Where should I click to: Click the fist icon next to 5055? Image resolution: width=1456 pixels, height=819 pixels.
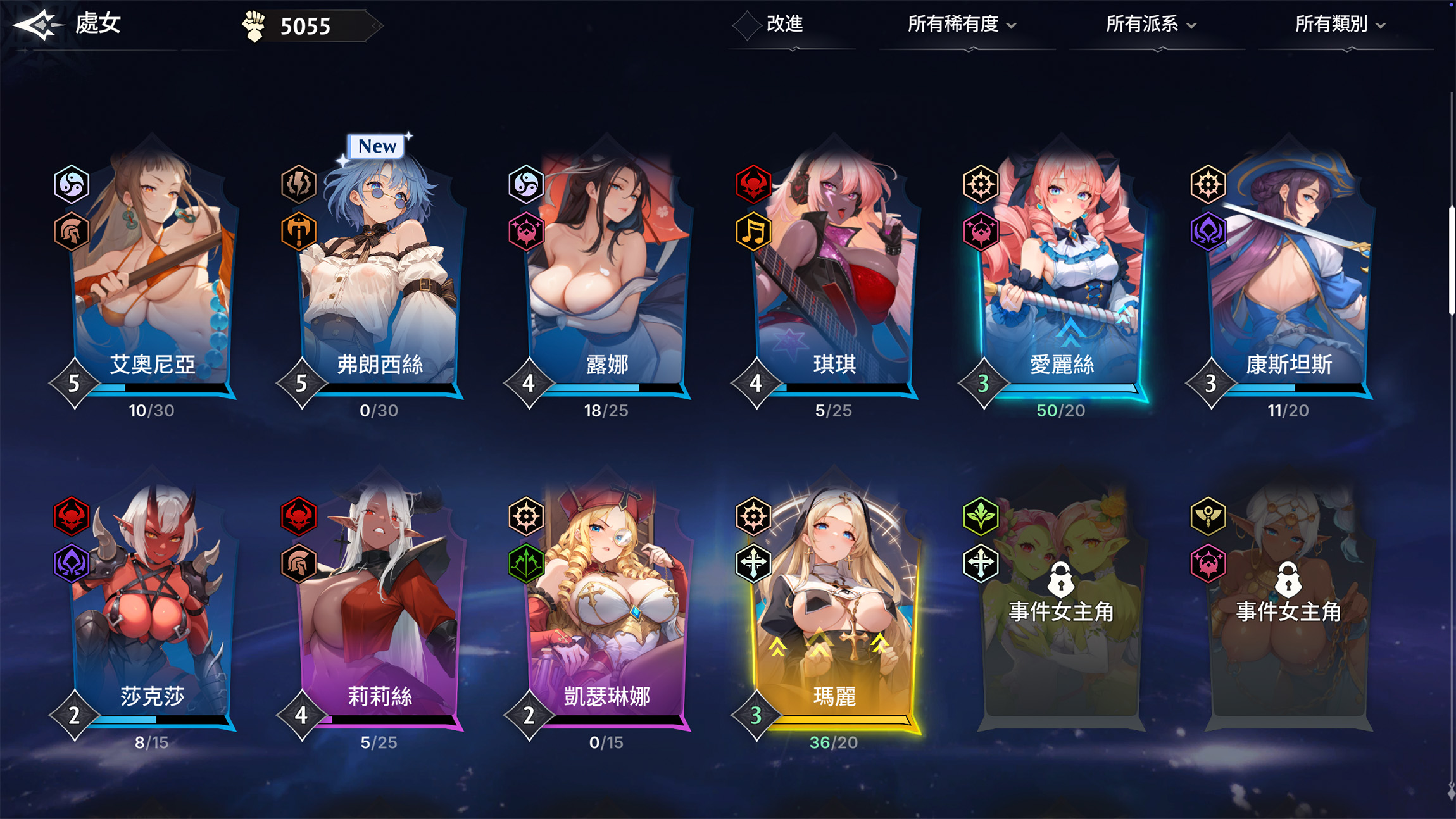coord(253,25)
